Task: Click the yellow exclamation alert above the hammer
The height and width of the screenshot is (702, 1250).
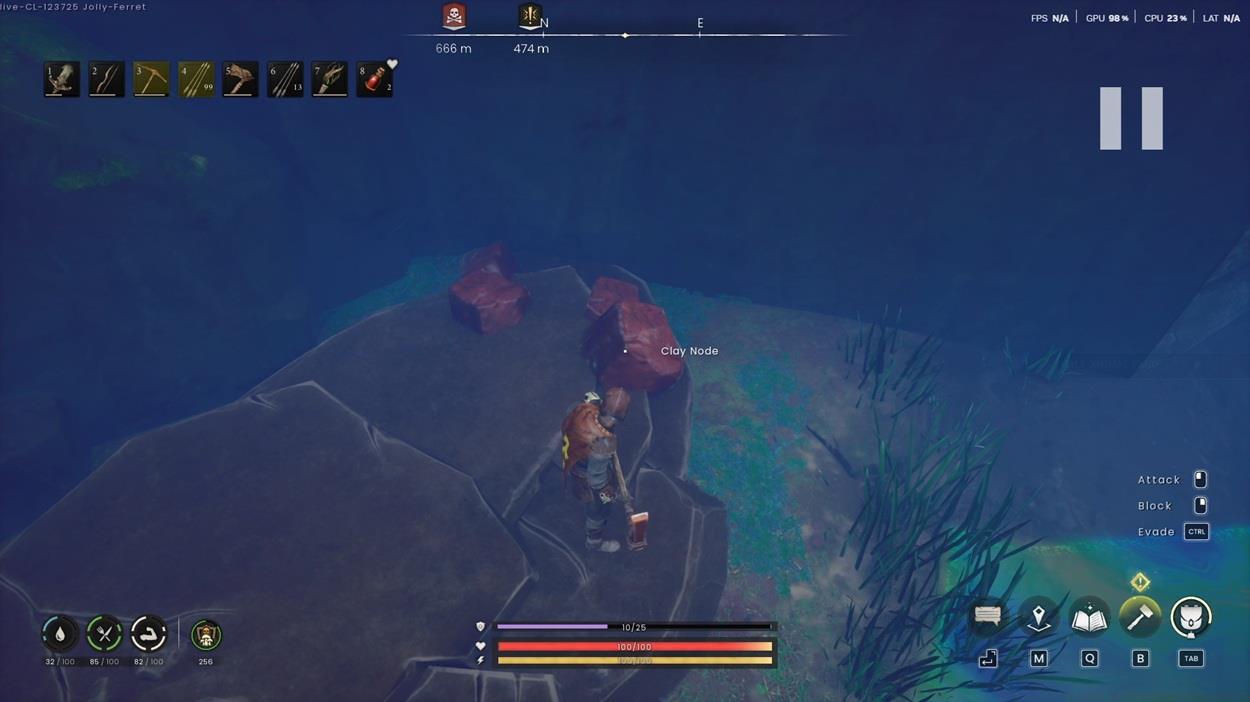Action: [1140, 582]
